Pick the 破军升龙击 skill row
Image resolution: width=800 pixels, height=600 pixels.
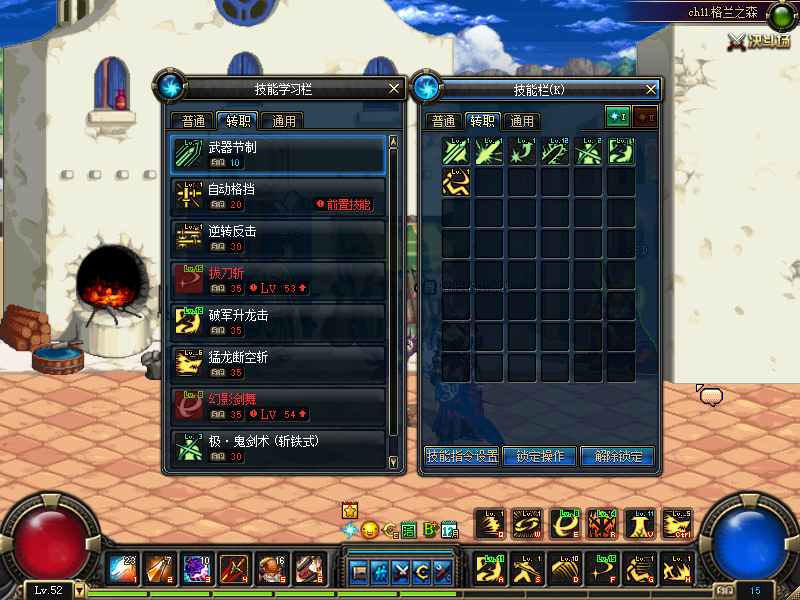278,322
